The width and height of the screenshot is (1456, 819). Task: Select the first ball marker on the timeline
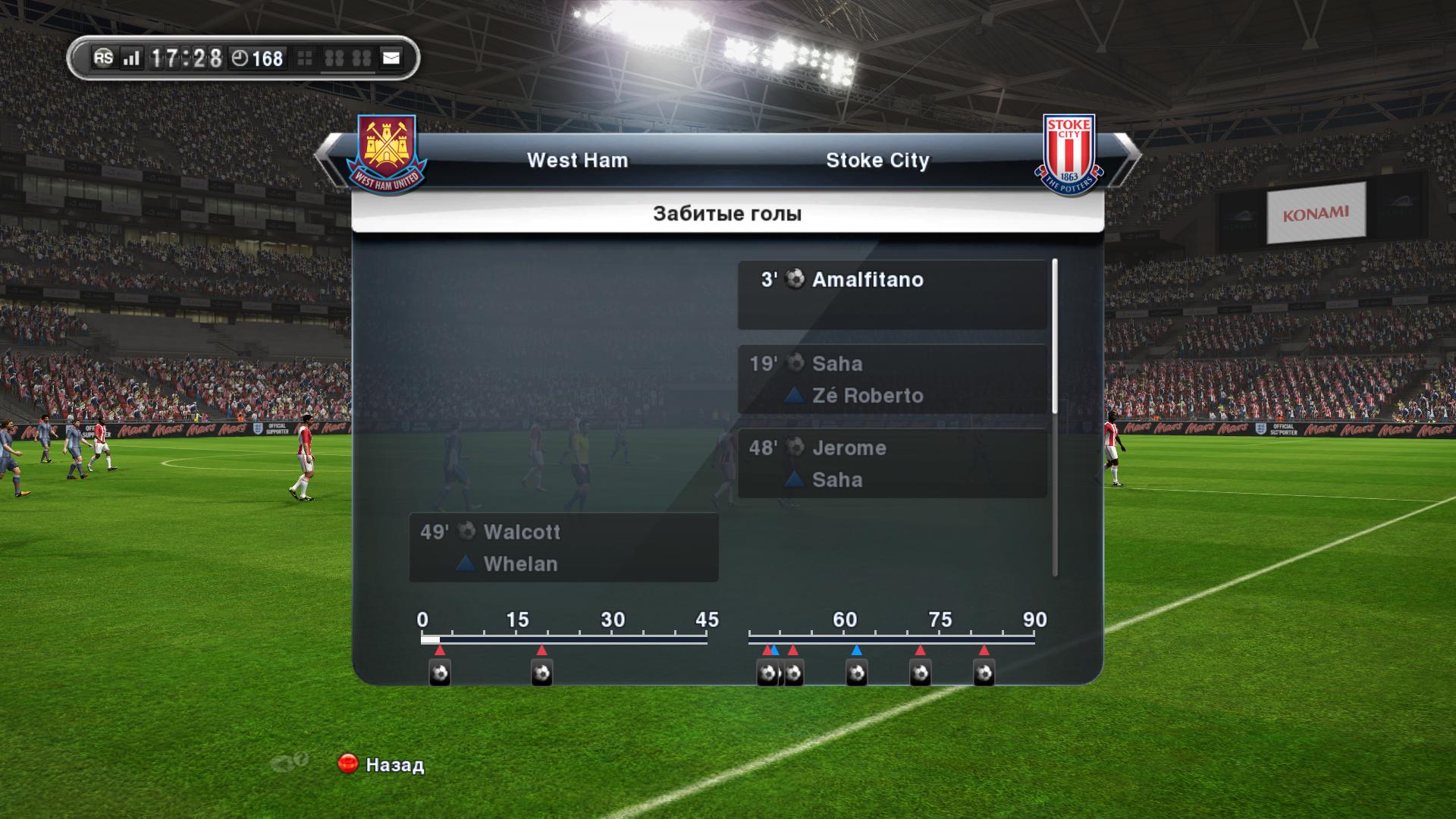click(x=440, y=673)
